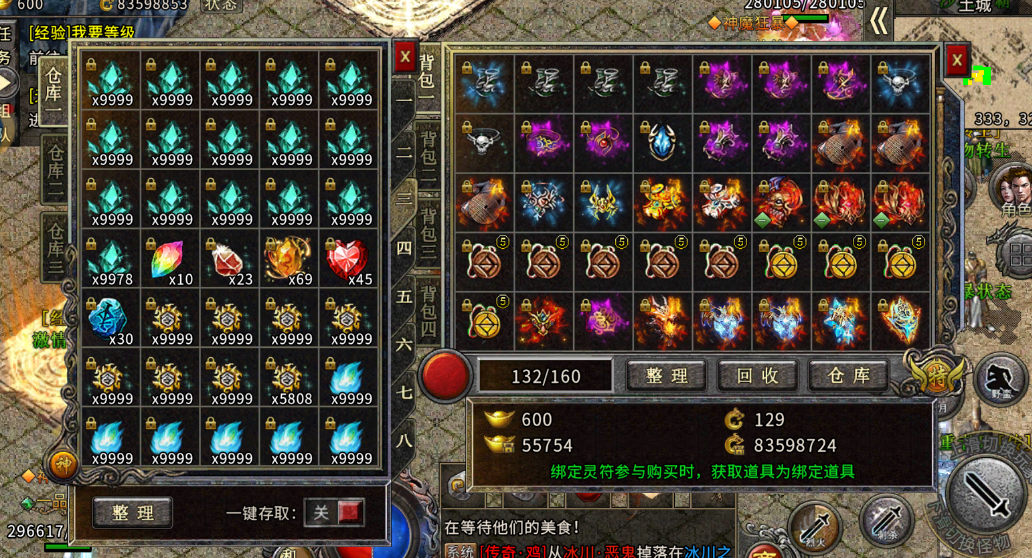The image size is (1032, 558).
Task: Click the backpack 整理 sort button
Action: tap(667, 376)
